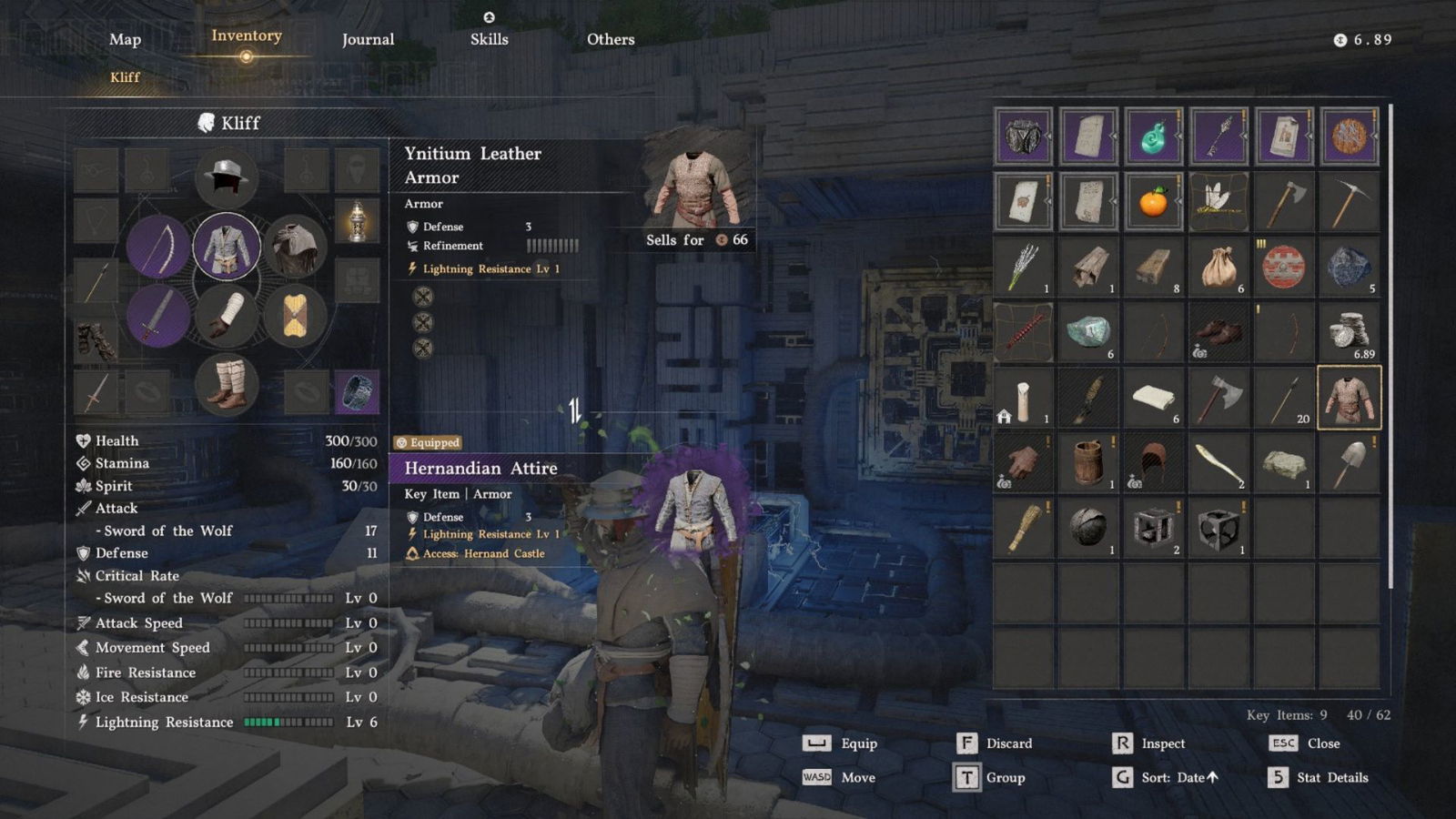This screenshot has height=819, width=1456.
Task: Select the Kliff character sub-tab
Action: [x=125, y=77]
